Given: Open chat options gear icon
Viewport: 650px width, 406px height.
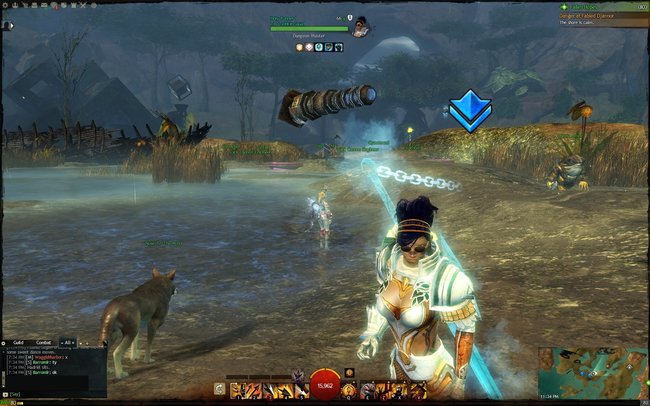Looking at the screenshot, I should point(5,342).
